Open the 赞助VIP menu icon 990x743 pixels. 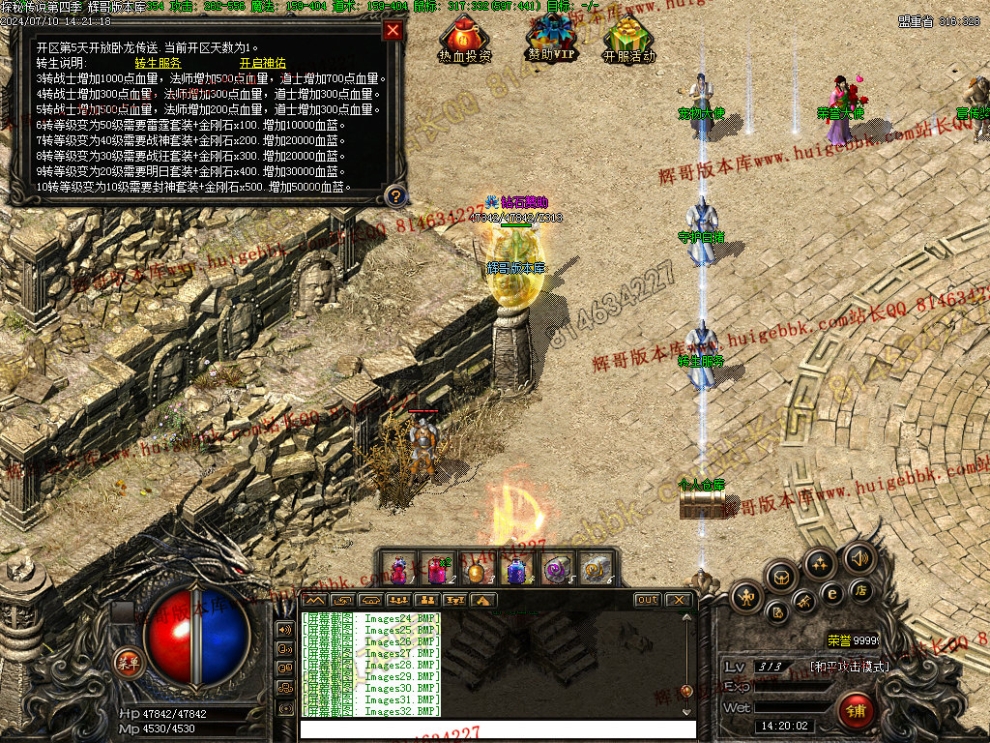tap(551, 41)
